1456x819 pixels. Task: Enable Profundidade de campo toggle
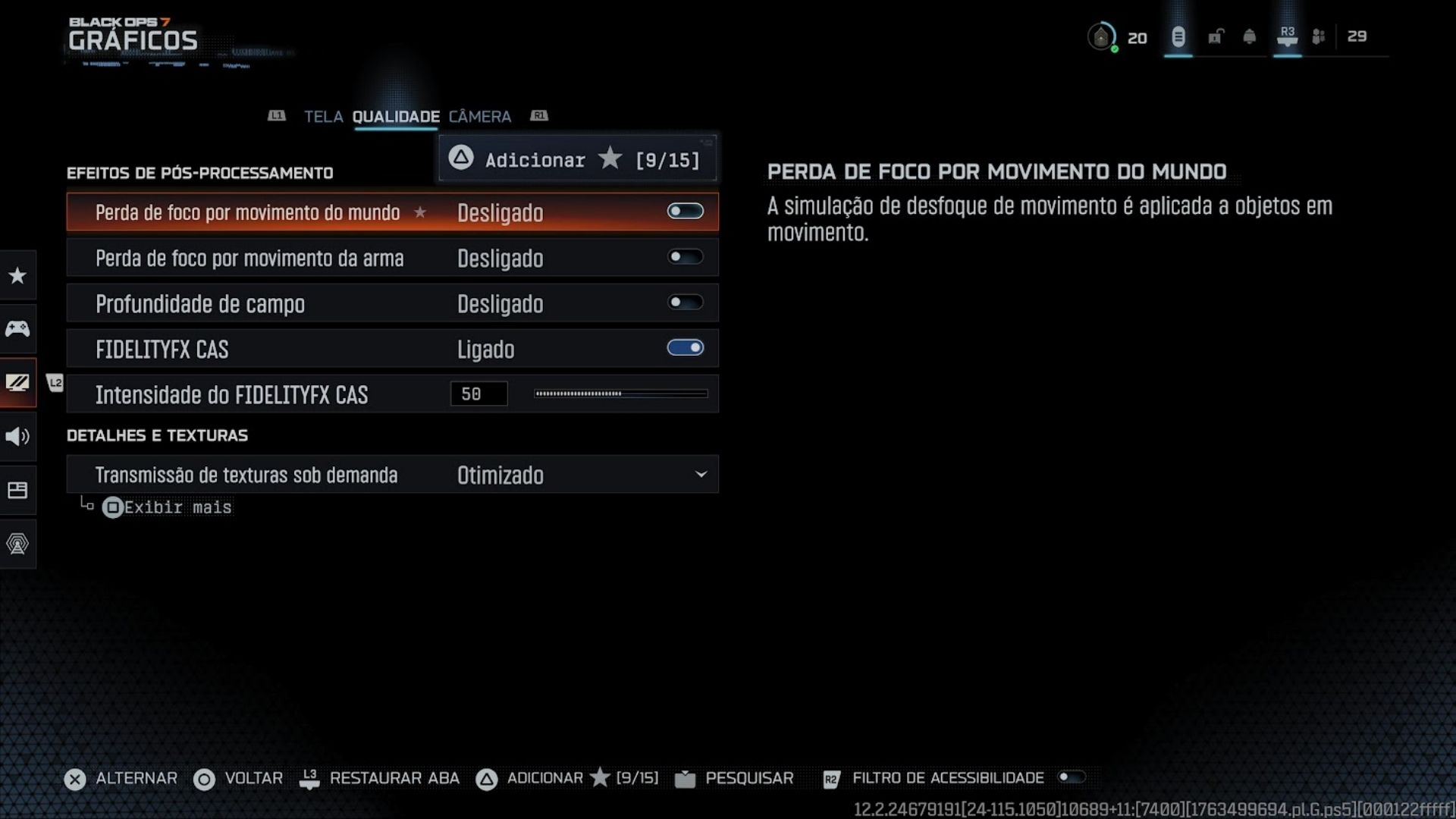pyautogui.click(x=685, y=303)
